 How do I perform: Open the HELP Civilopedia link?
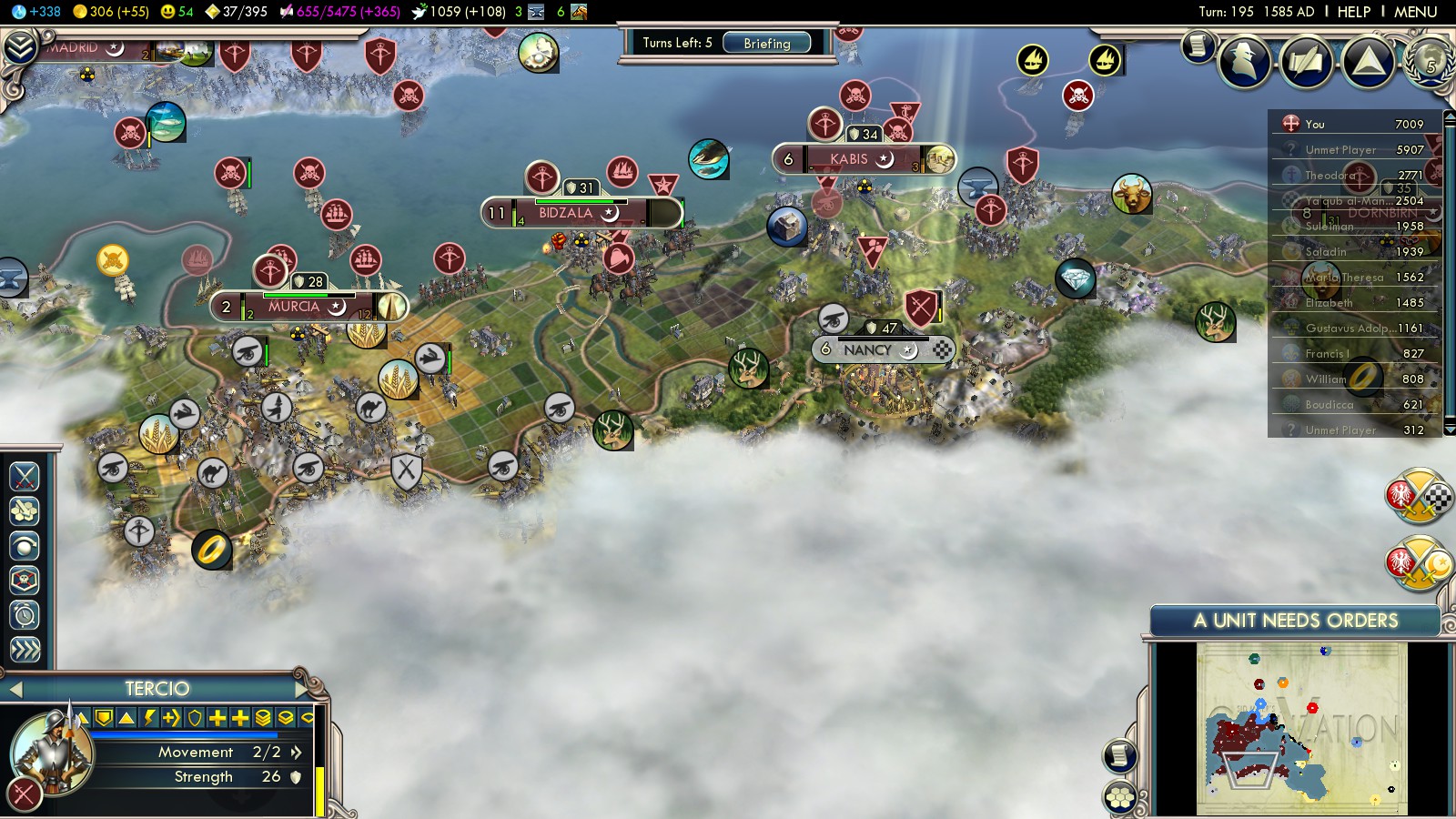[x=1353, y=12]
